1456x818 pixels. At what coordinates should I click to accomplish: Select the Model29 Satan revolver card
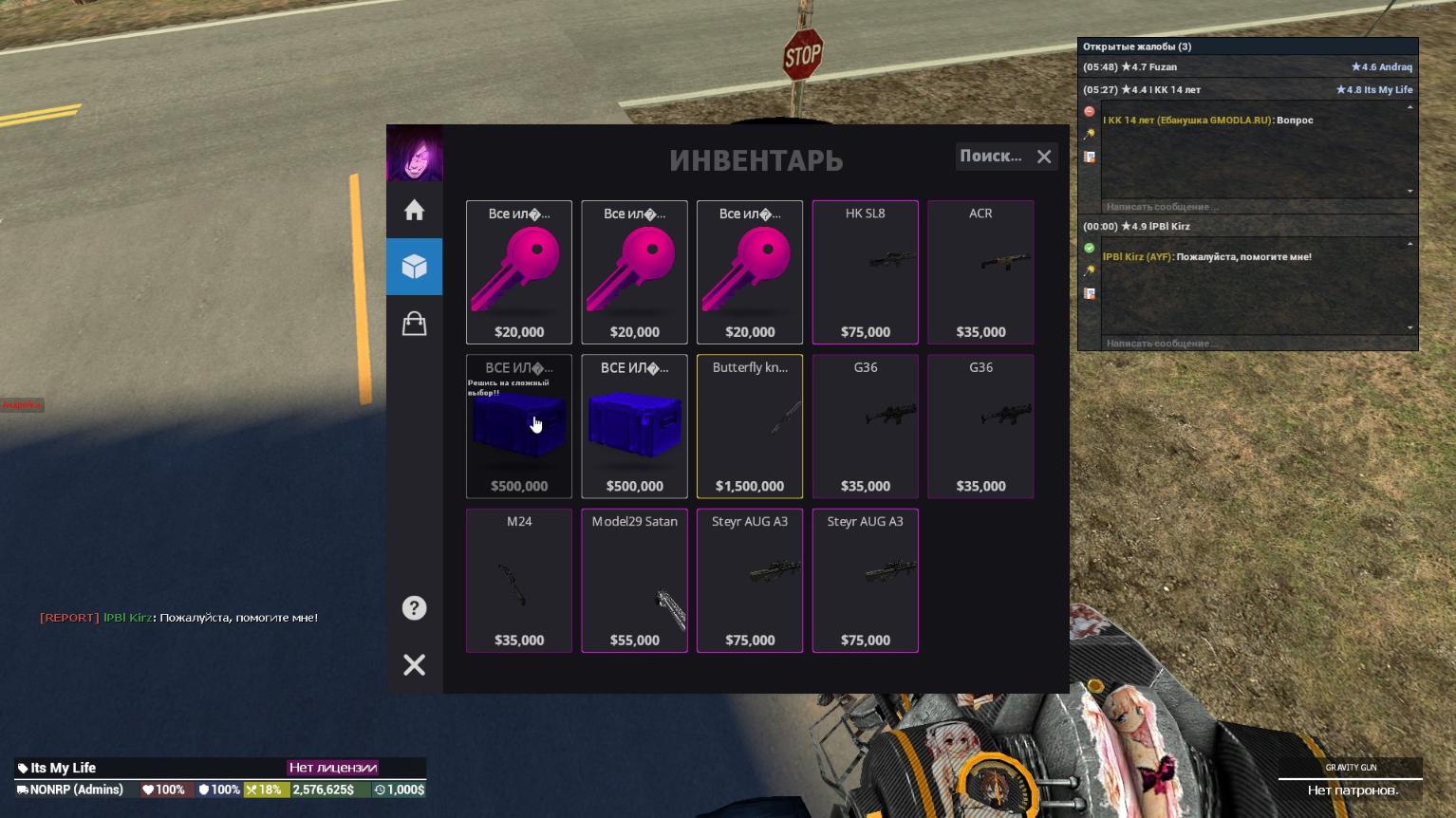(634, 581)
